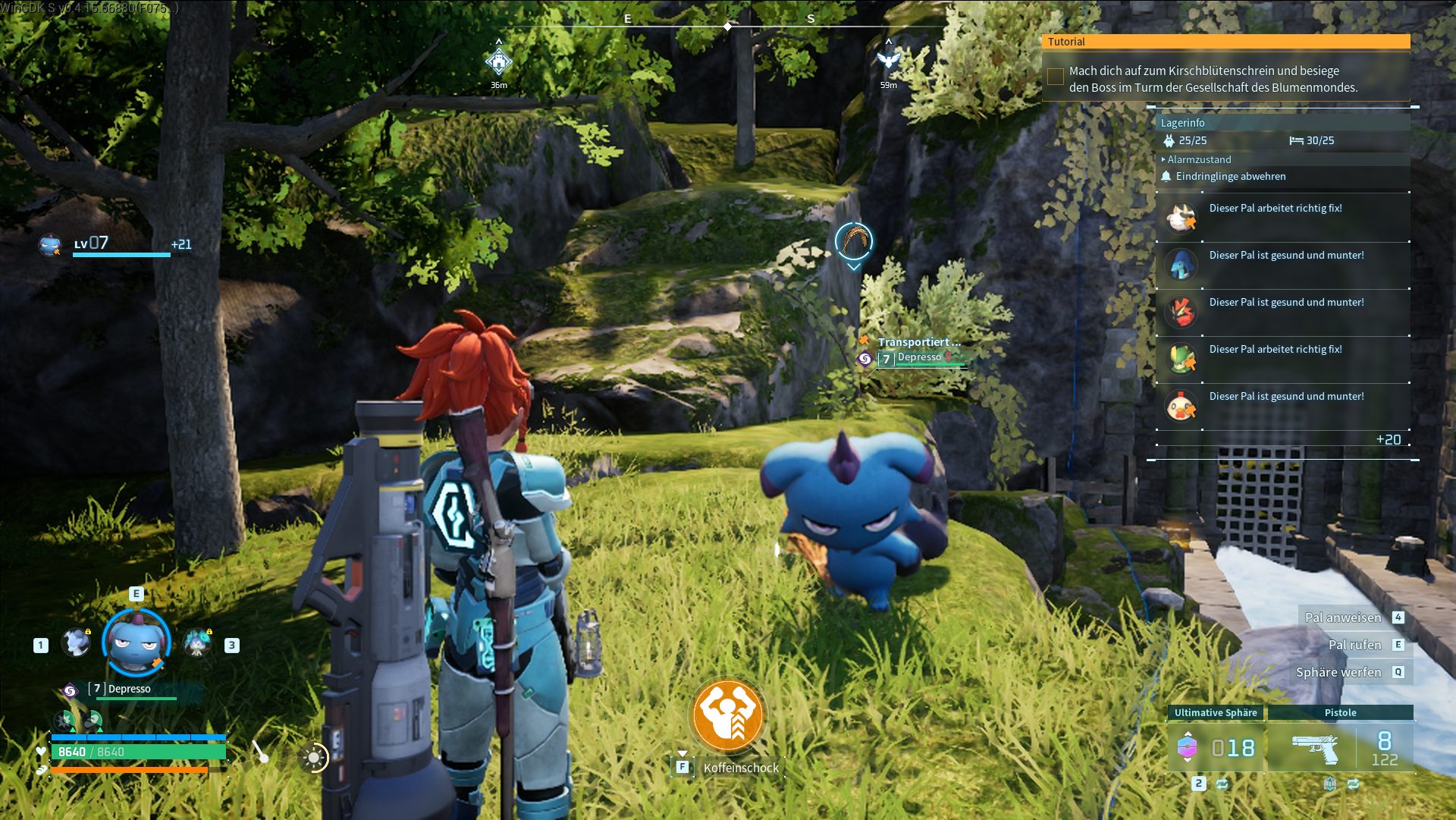The height and width of the screenshot is (820, 1456).
Task: Select the Pistole weapon slot
Action: (x=1340, y=747)
